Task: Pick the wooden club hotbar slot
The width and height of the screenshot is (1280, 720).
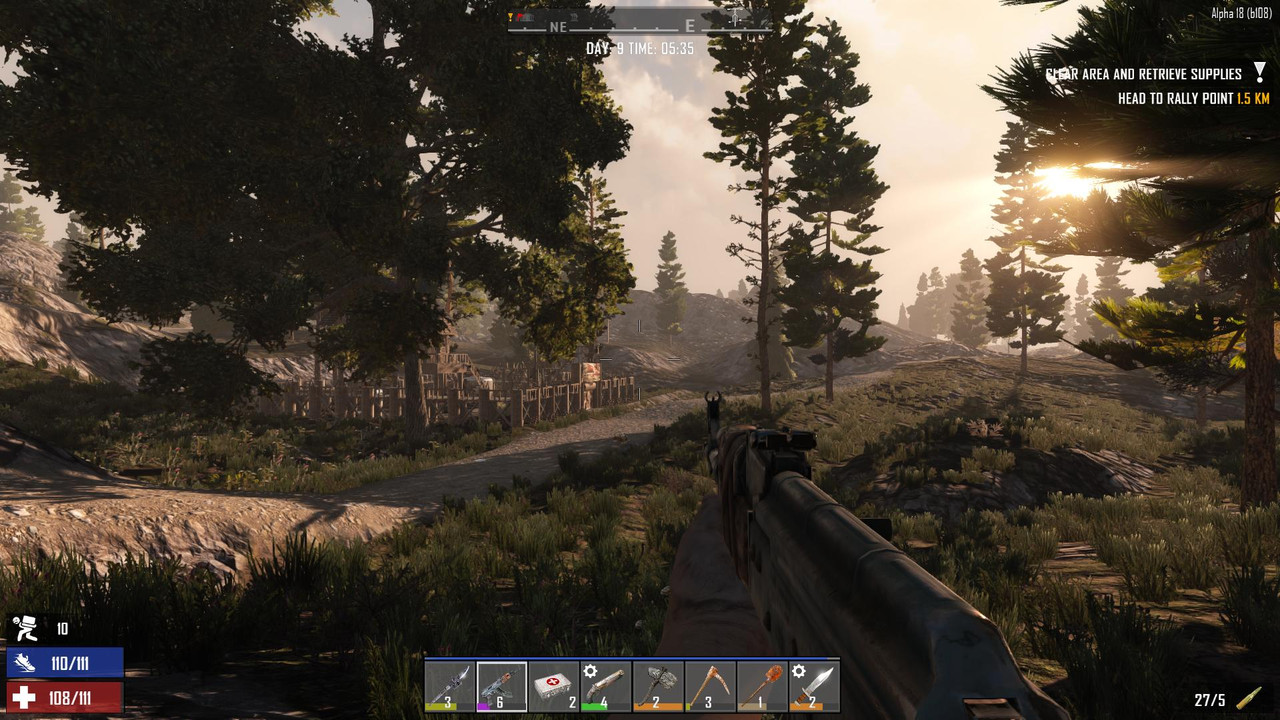Action: pos(762,686)
